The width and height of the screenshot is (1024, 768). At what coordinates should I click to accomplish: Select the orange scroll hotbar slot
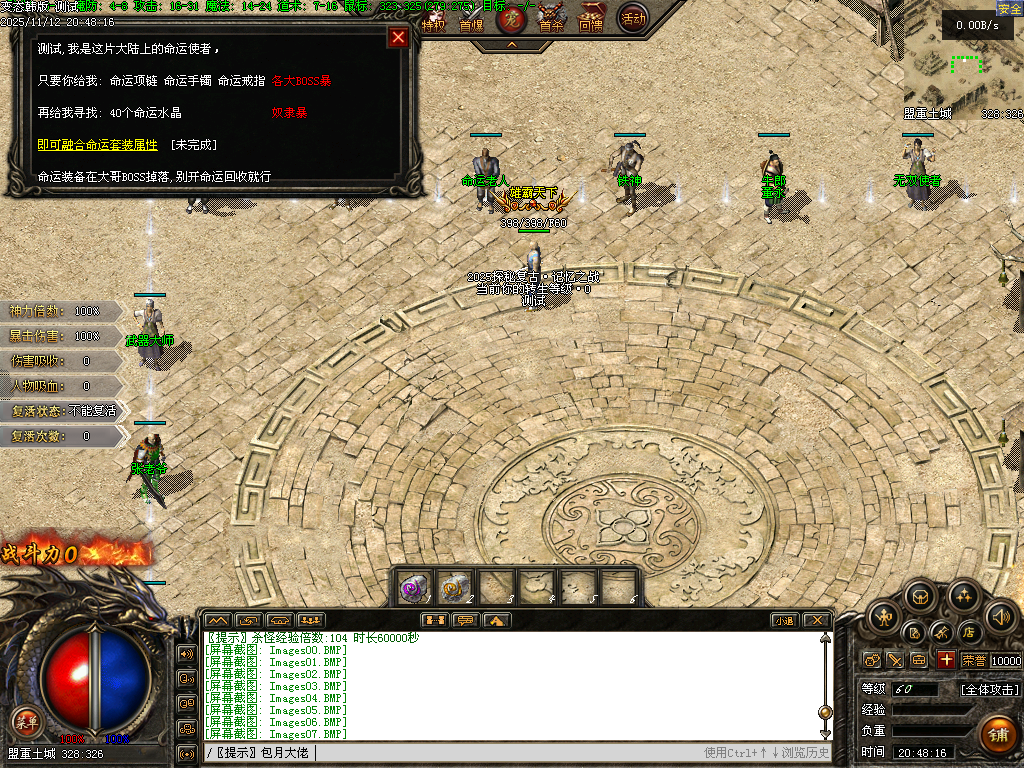pos(456,587)
